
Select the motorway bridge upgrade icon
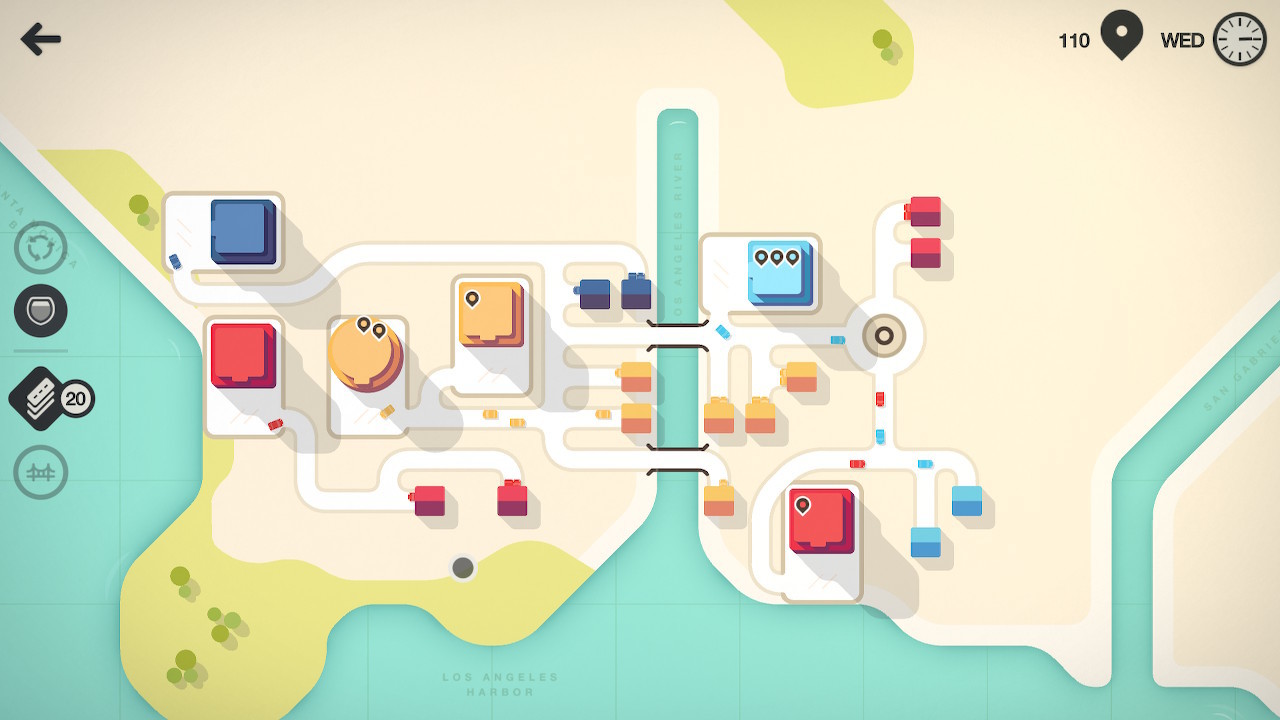click(x=40, y=471)
